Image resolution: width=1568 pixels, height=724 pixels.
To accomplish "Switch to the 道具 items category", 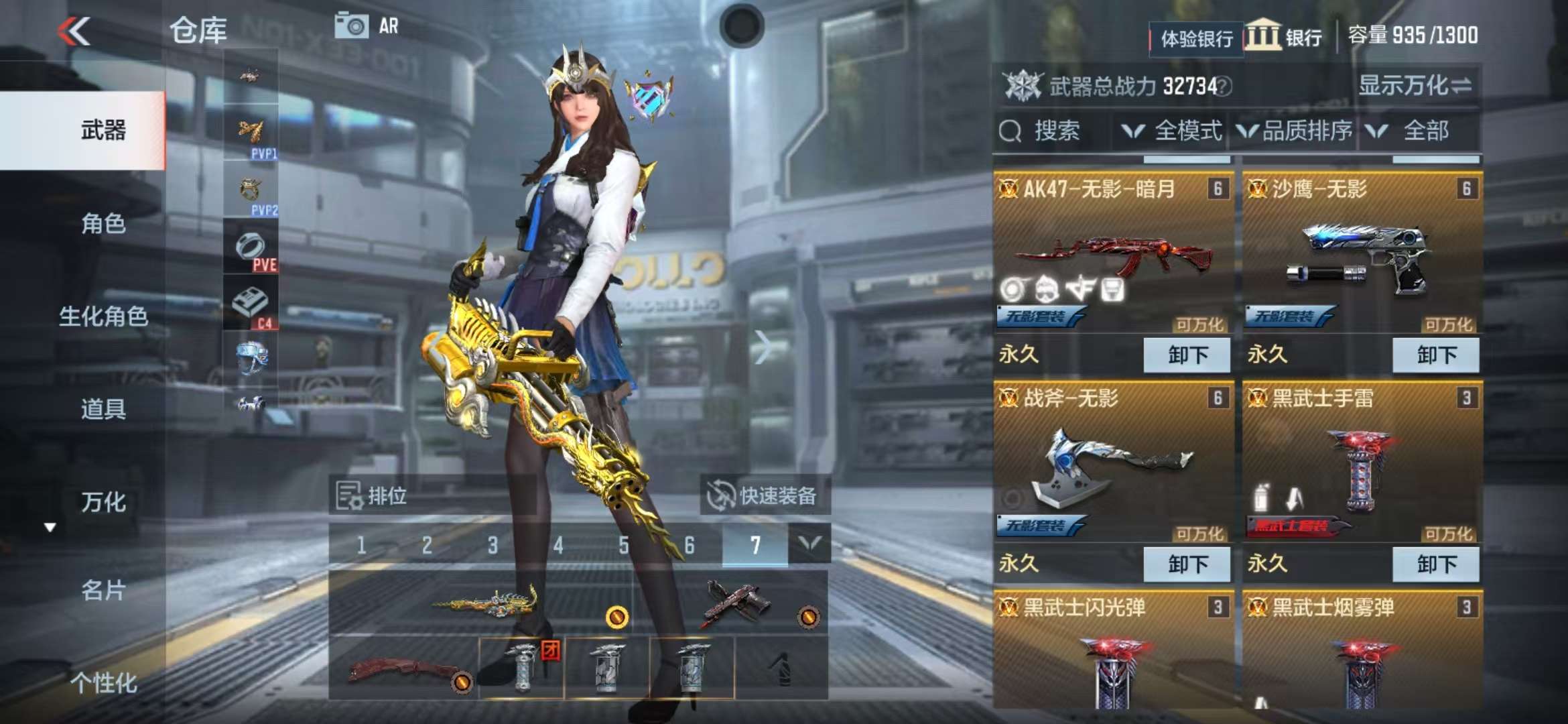I will 103,408.
